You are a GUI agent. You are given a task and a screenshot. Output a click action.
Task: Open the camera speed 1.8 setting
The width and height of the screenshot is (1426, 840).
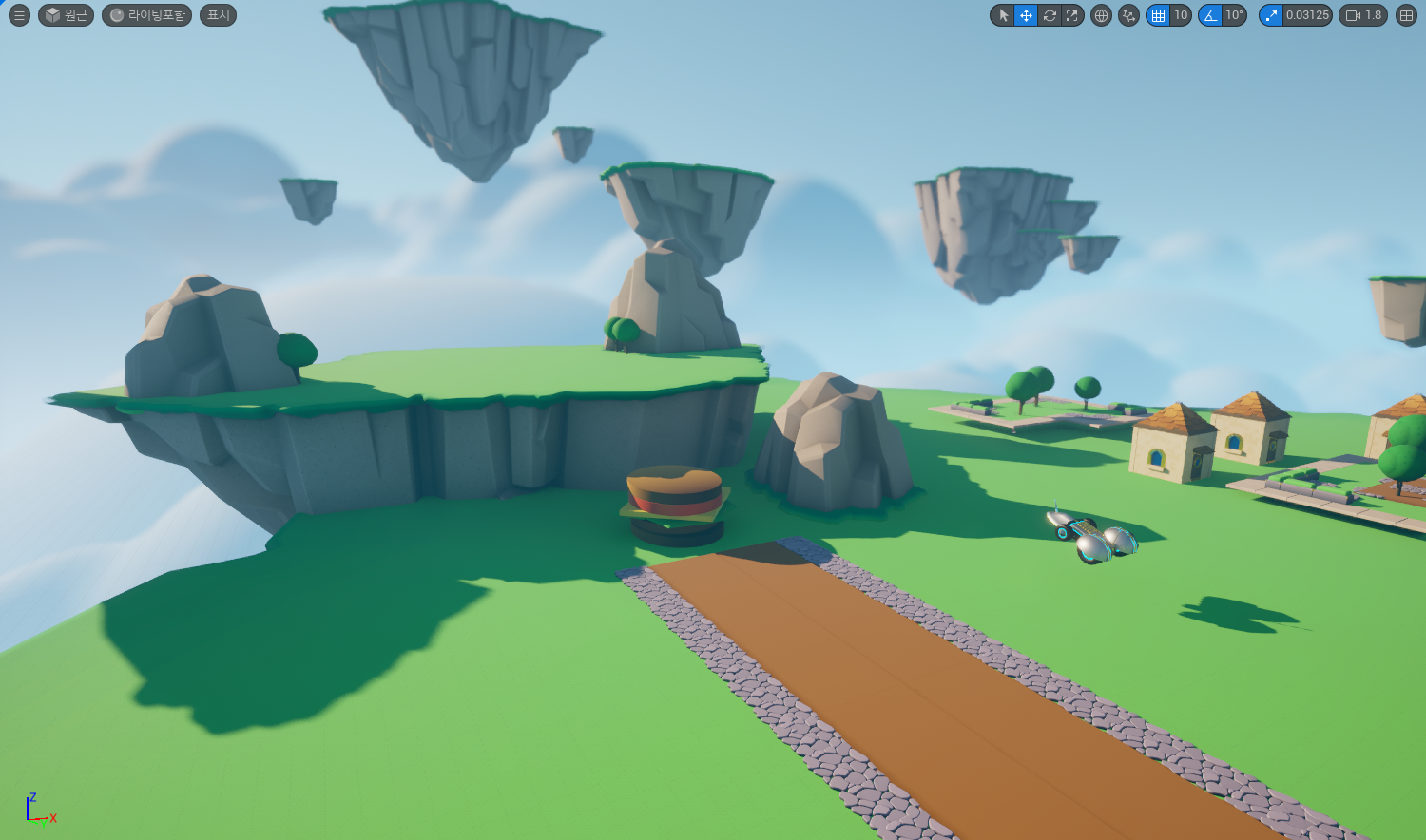(x=1363, y=15)
